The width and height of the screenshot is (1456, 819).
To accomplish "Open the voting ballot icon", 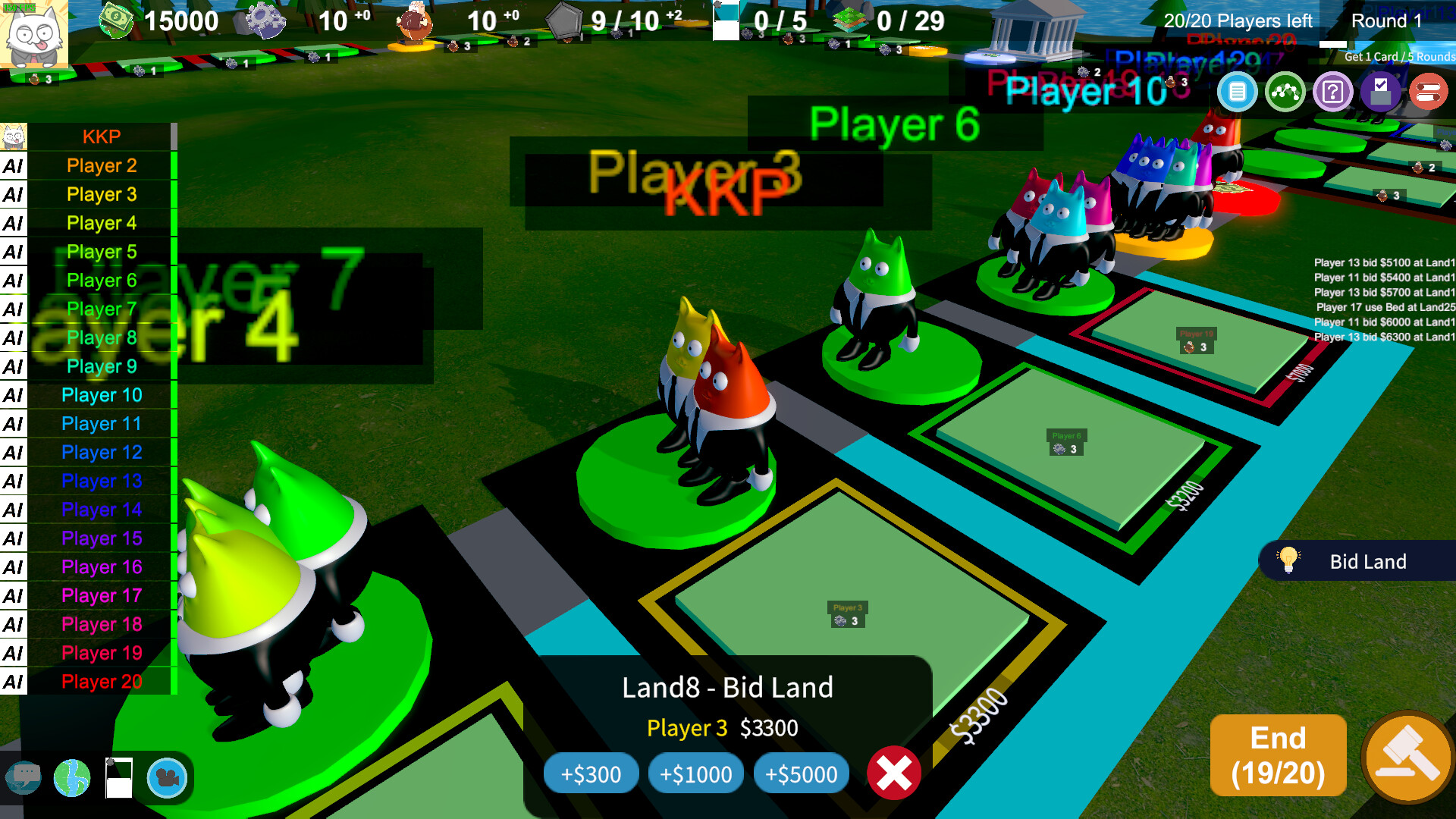I will pos(1381,91).
